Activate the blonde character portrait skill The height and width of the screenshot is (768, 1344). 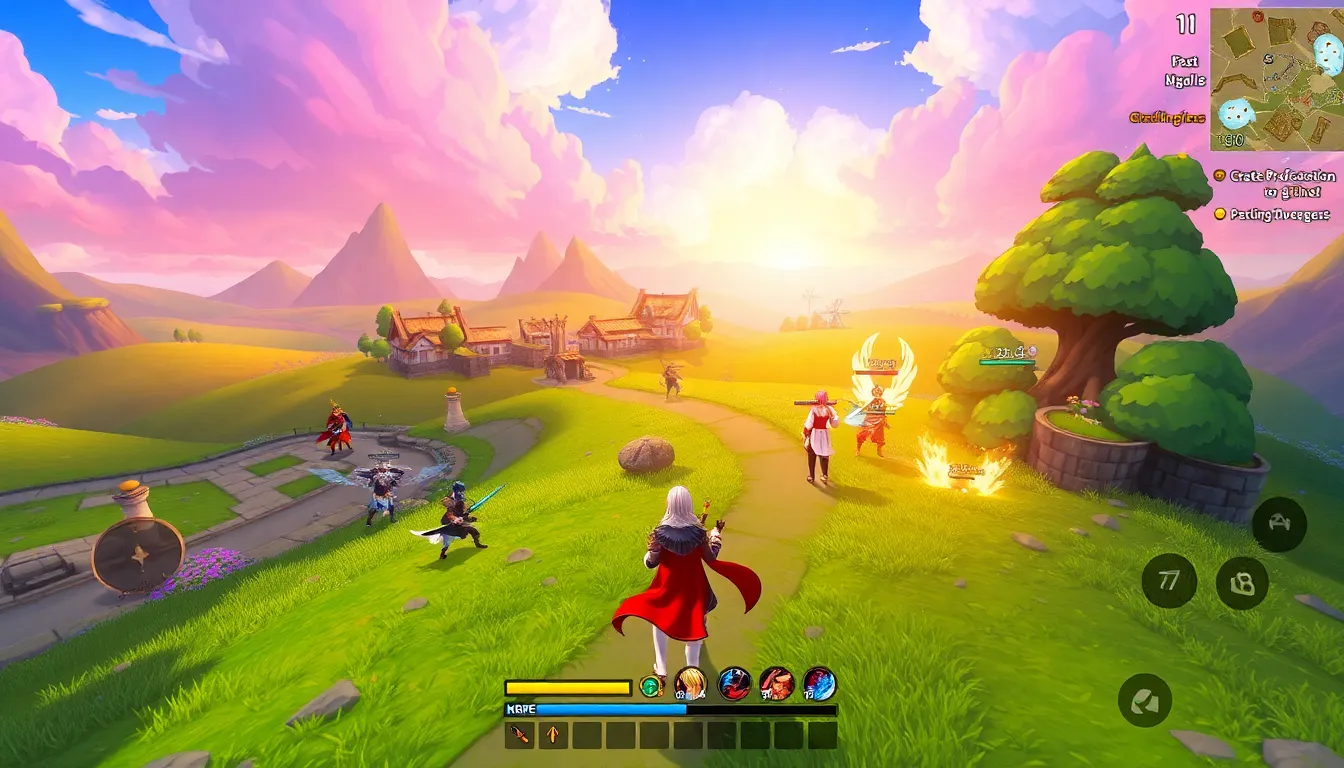(690, 684)
